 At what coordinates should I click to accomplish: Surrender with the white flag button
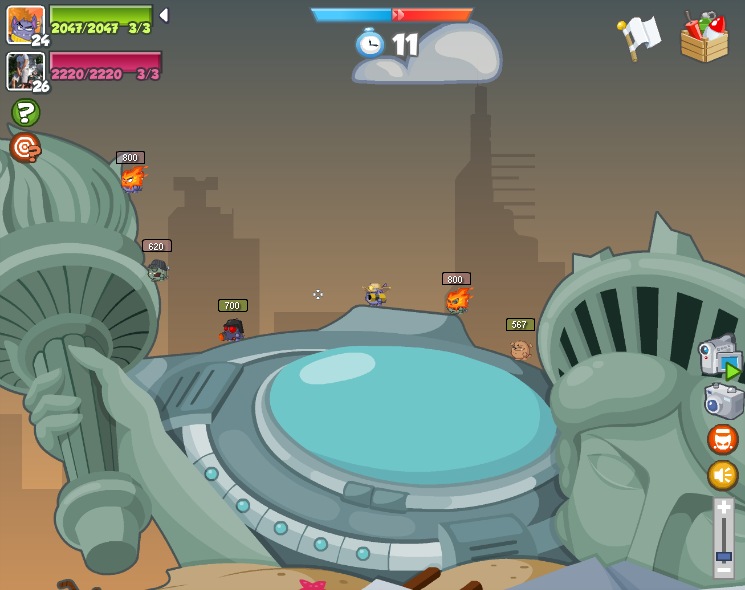tap(639, 38)
